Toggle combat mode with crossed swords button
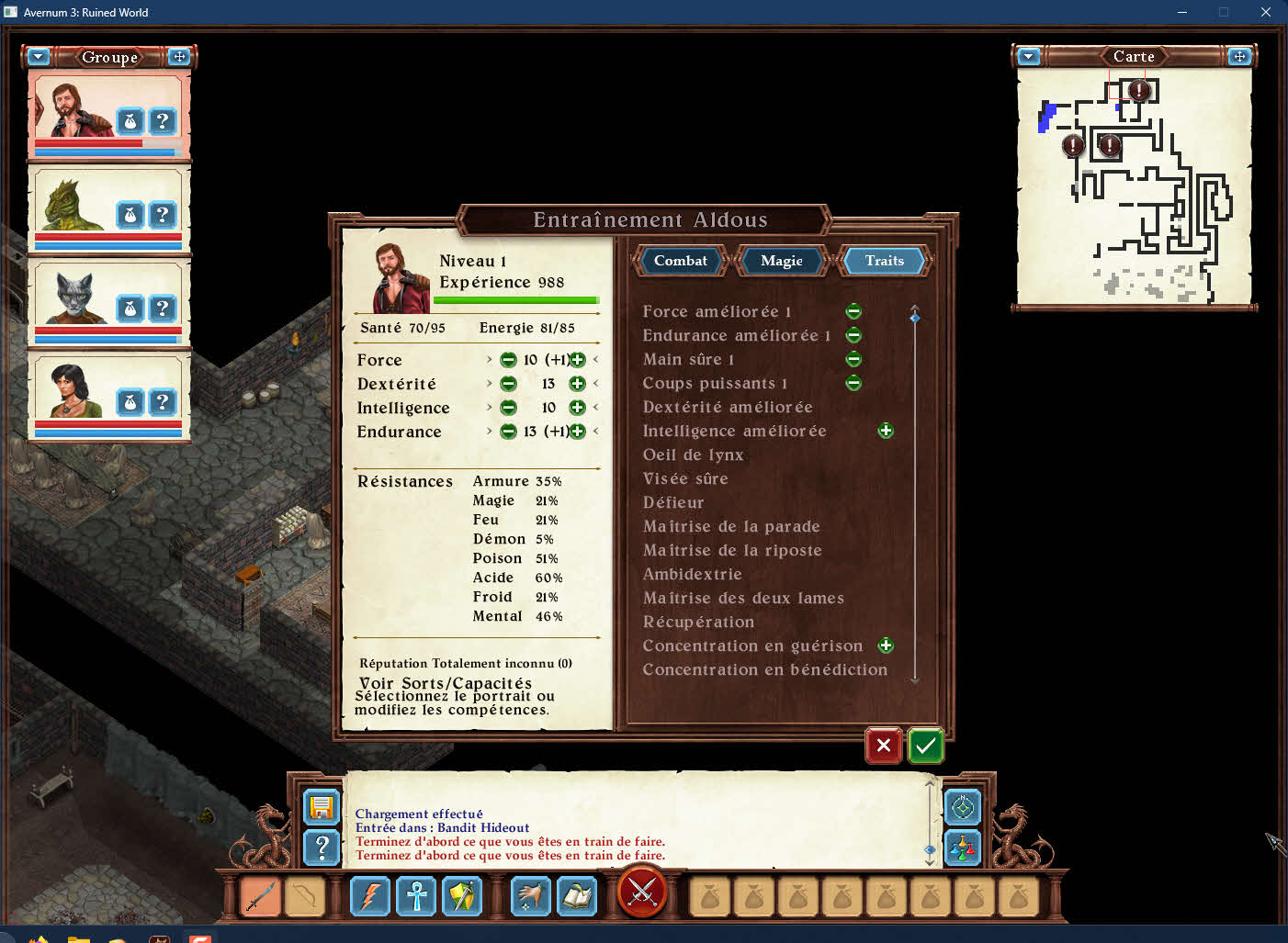Viewport: 1288px width, 943px height. pos(642,891)
